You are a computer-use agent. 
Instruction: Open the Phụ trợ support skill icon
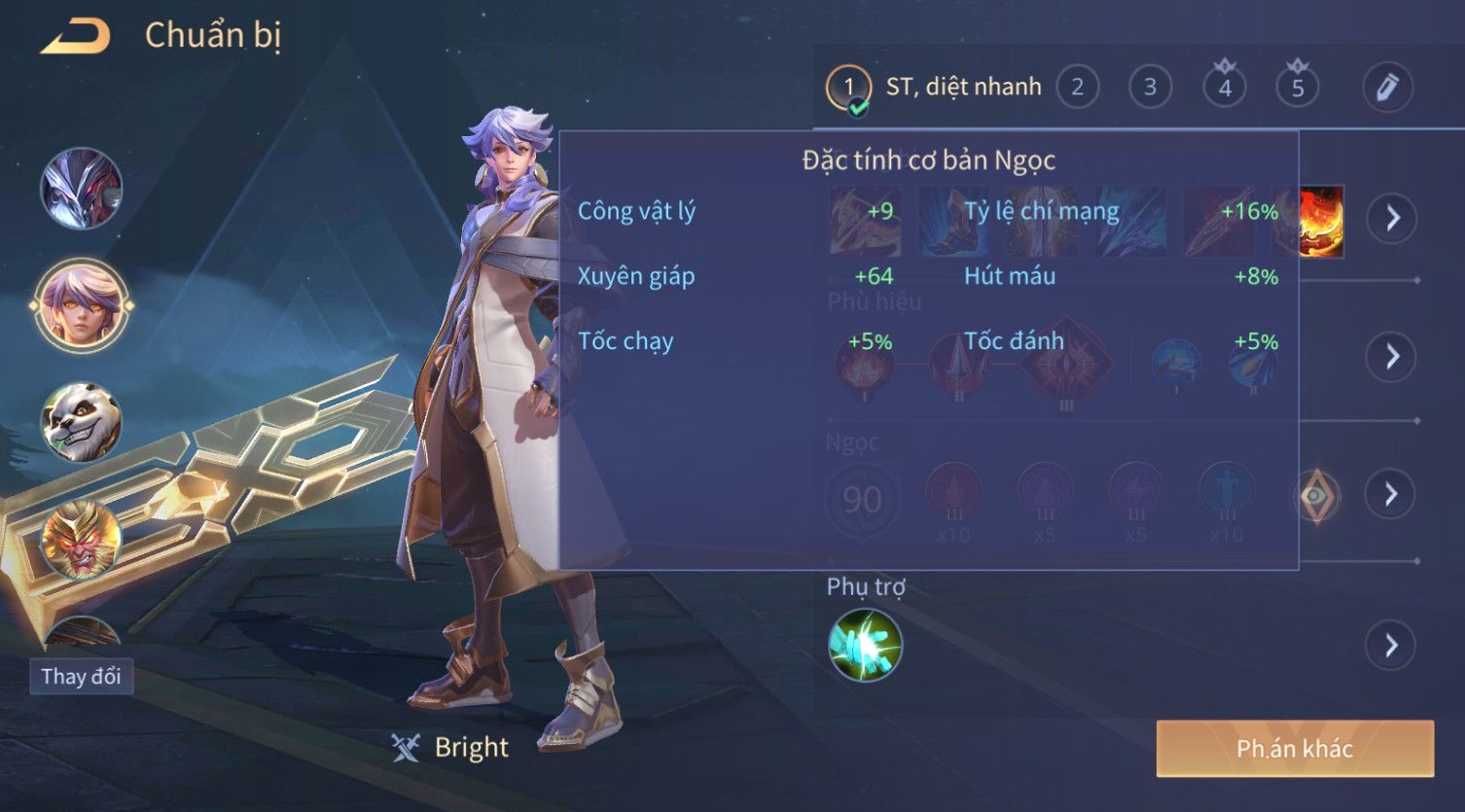[865, 645]
